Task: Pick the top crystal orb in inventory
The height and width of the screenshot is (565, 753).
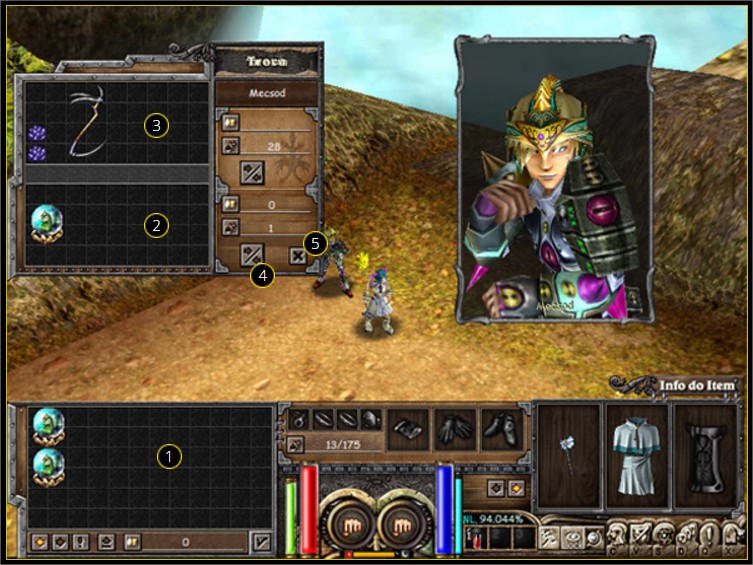Action: pyautogui.click(x=46, y=424)
